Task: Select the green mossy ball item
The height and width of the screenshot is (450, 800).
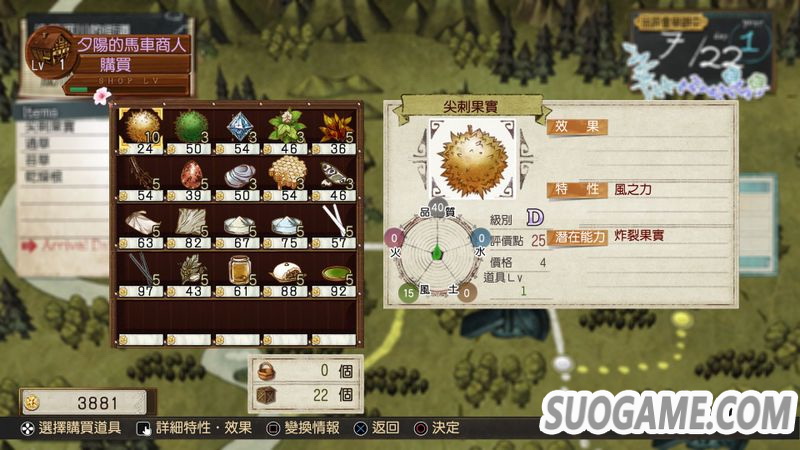Action: pyautogui.click(x=189, y=126)
